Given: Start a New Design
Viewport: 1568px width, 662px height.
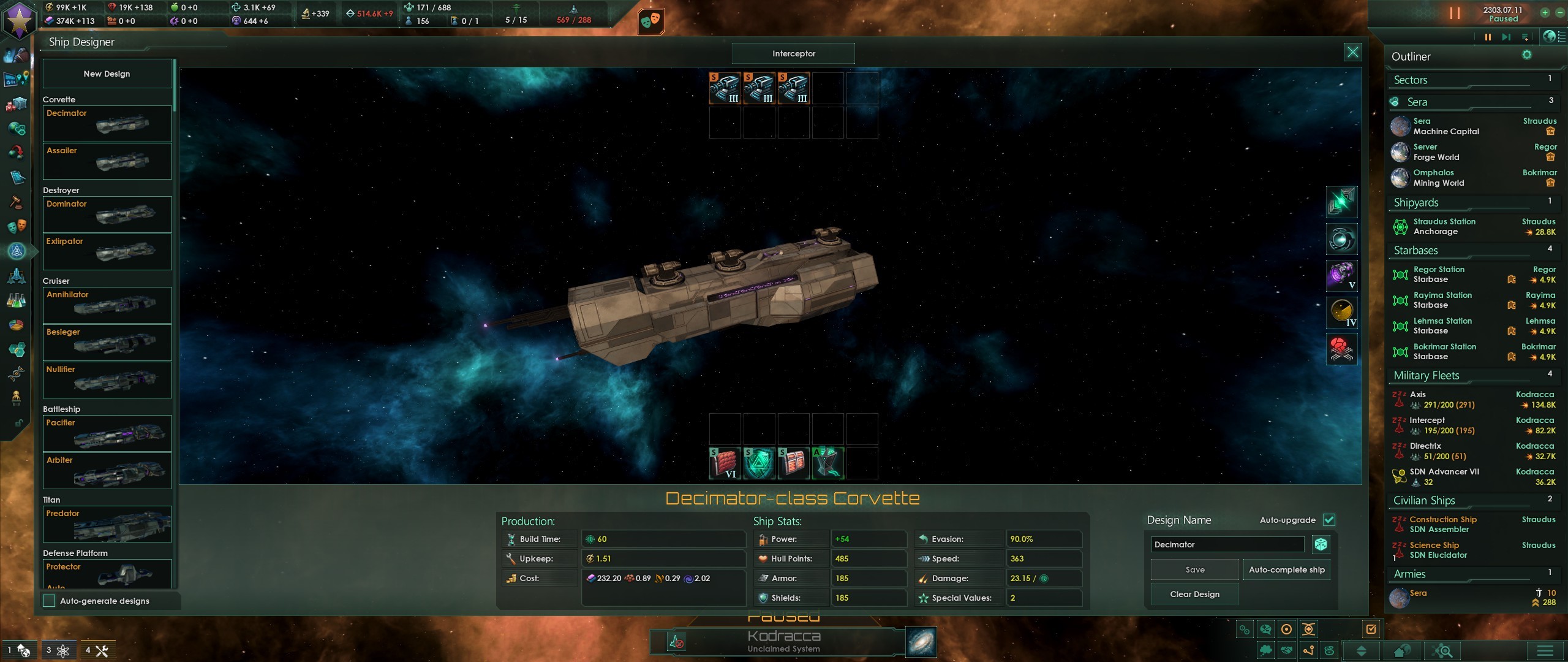Looking at the screenshot, I should point(107,74).
